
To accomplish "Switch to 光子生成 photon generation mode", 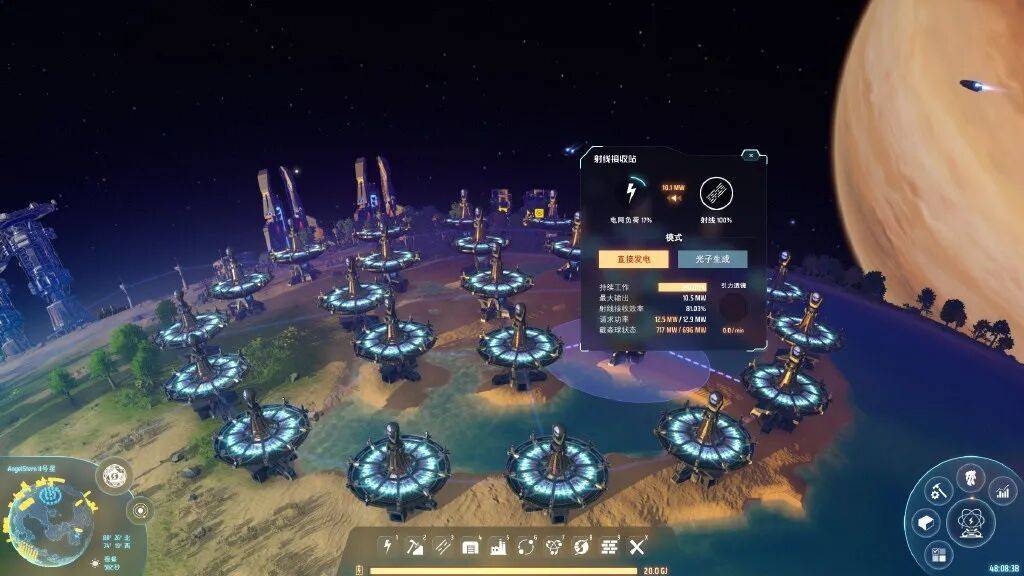I will (x=712, y=259).
